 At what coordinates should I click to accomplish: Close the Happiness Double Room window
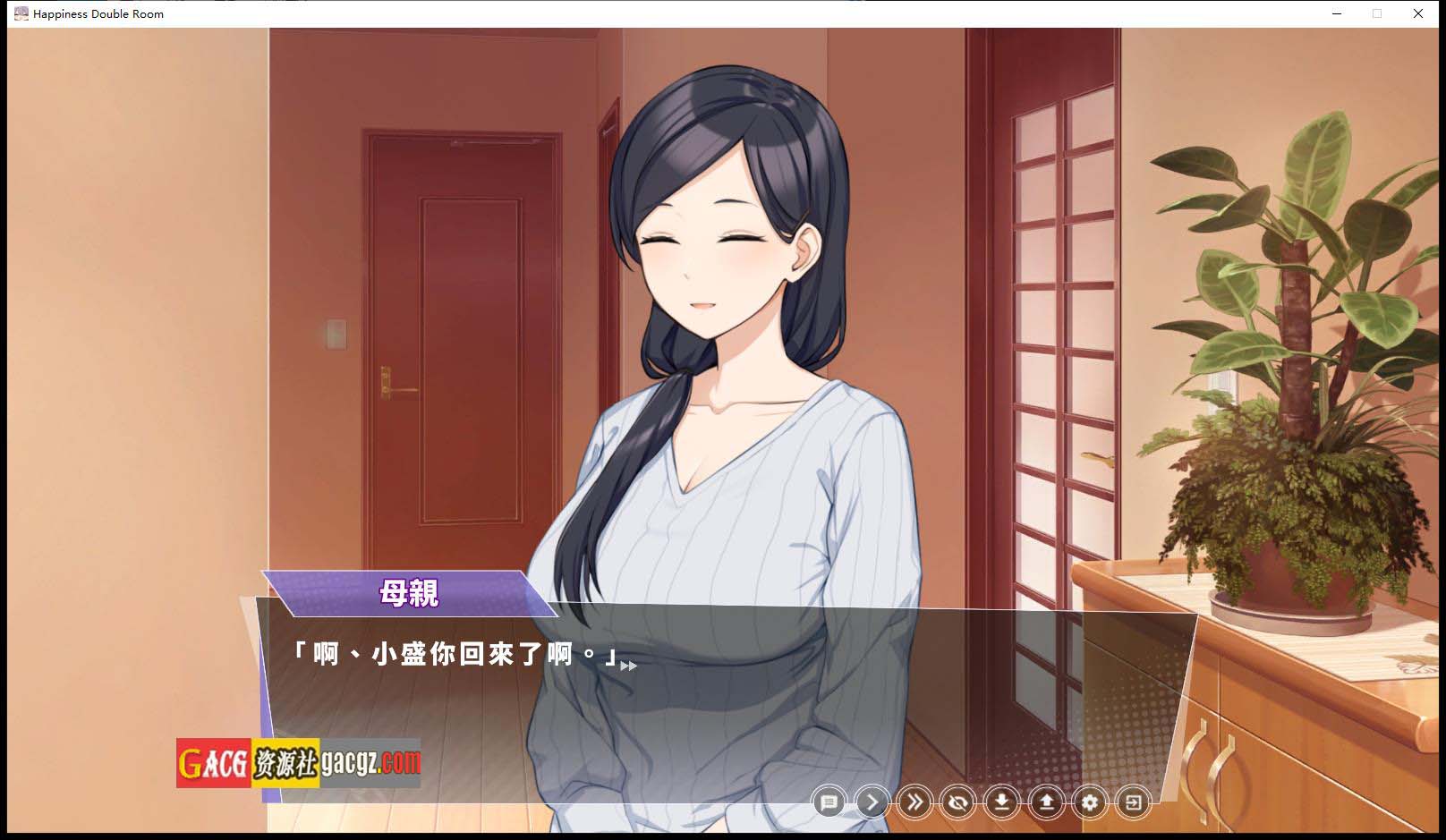click(1418, 13)
